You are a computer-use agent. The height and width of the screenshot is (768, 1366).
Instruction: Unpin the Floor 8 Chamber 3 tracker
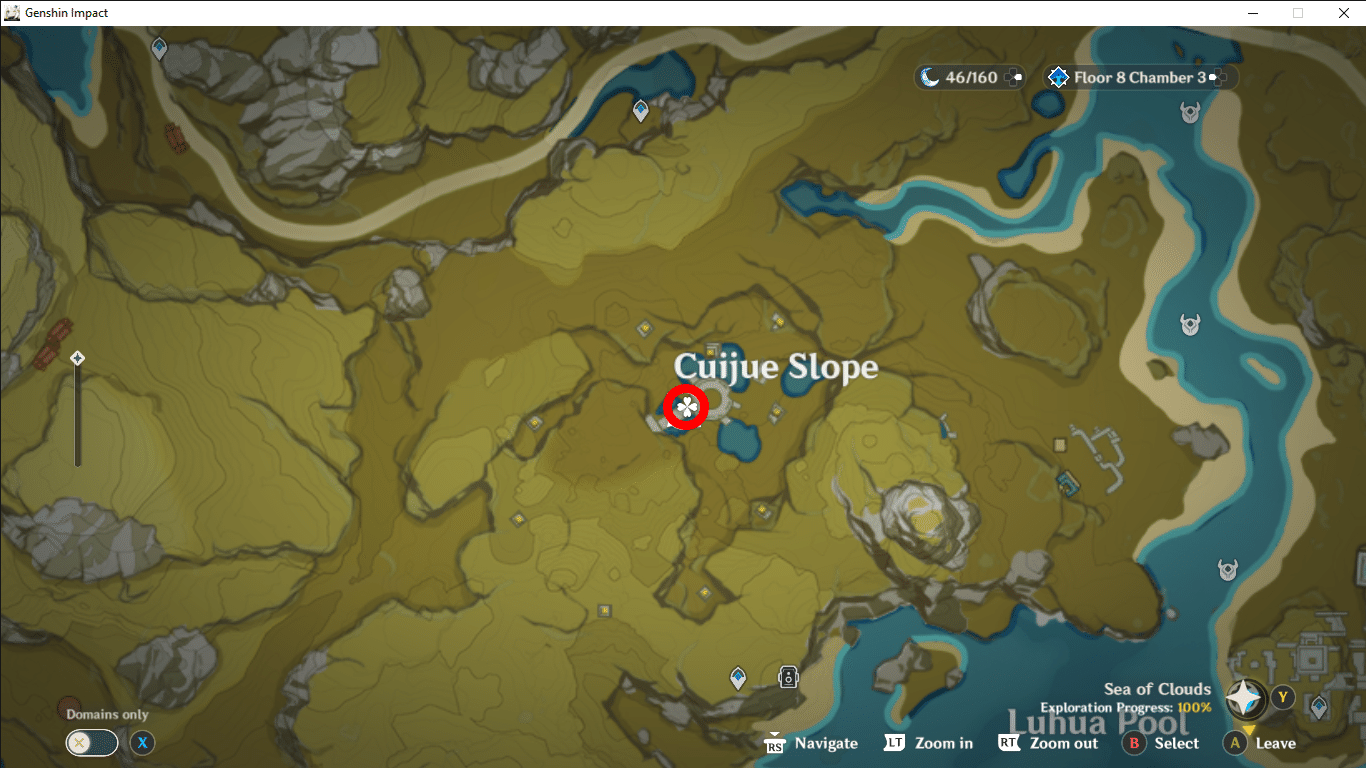click(1216, 77)
